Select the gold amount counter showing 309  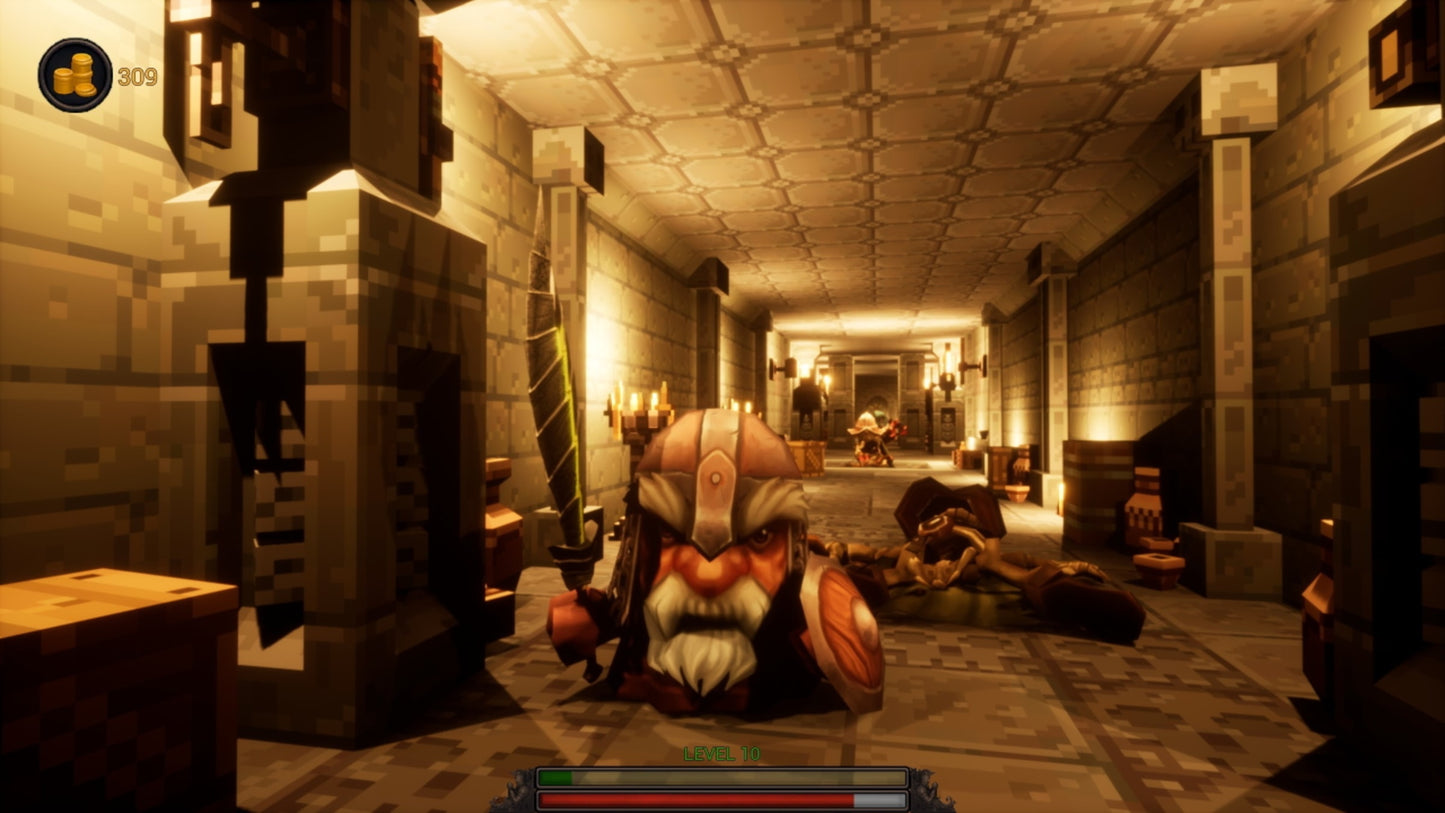point(138,74)
